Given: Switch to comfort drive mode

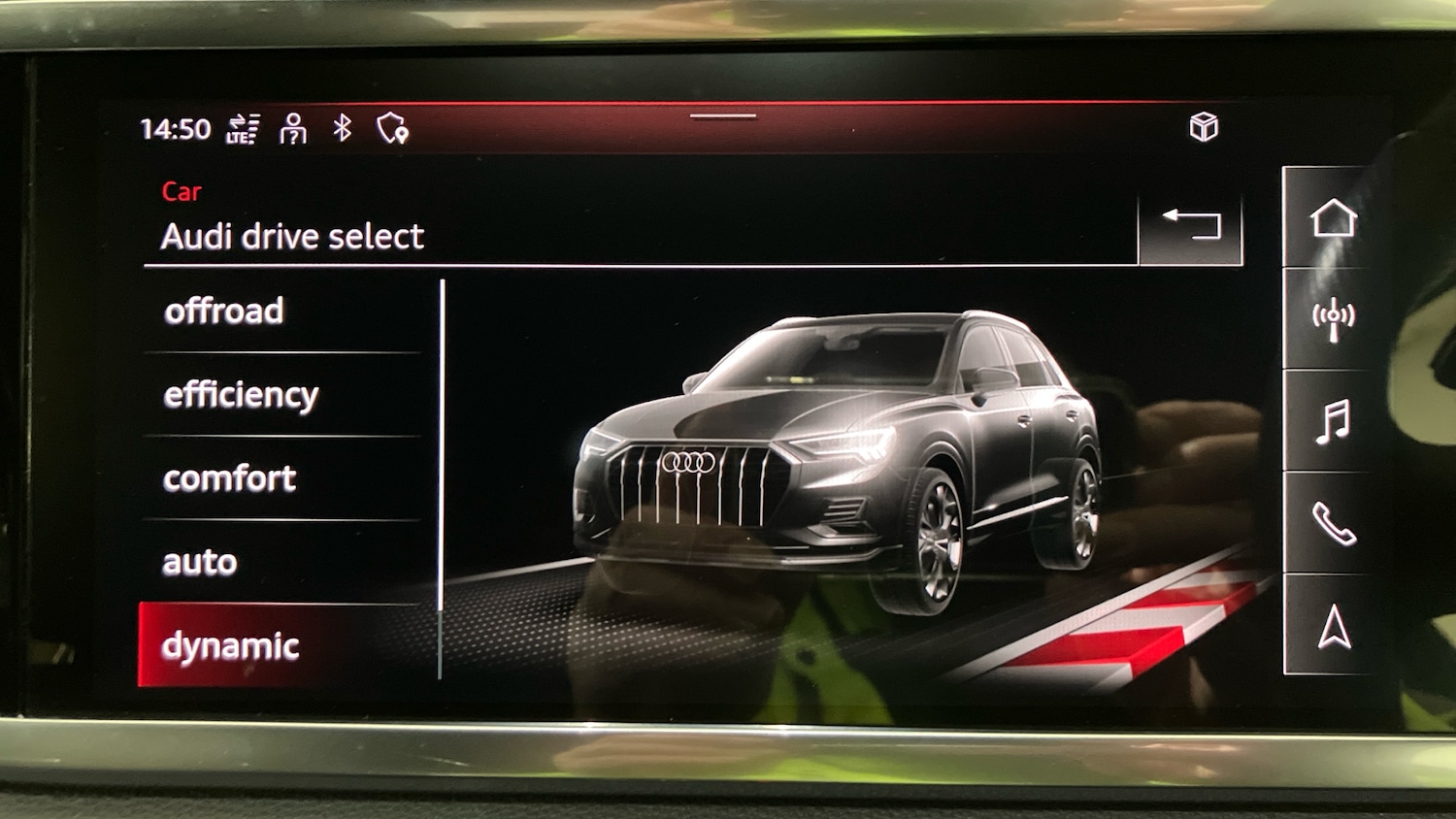Looking at the screenshot, I should point(230,477).
